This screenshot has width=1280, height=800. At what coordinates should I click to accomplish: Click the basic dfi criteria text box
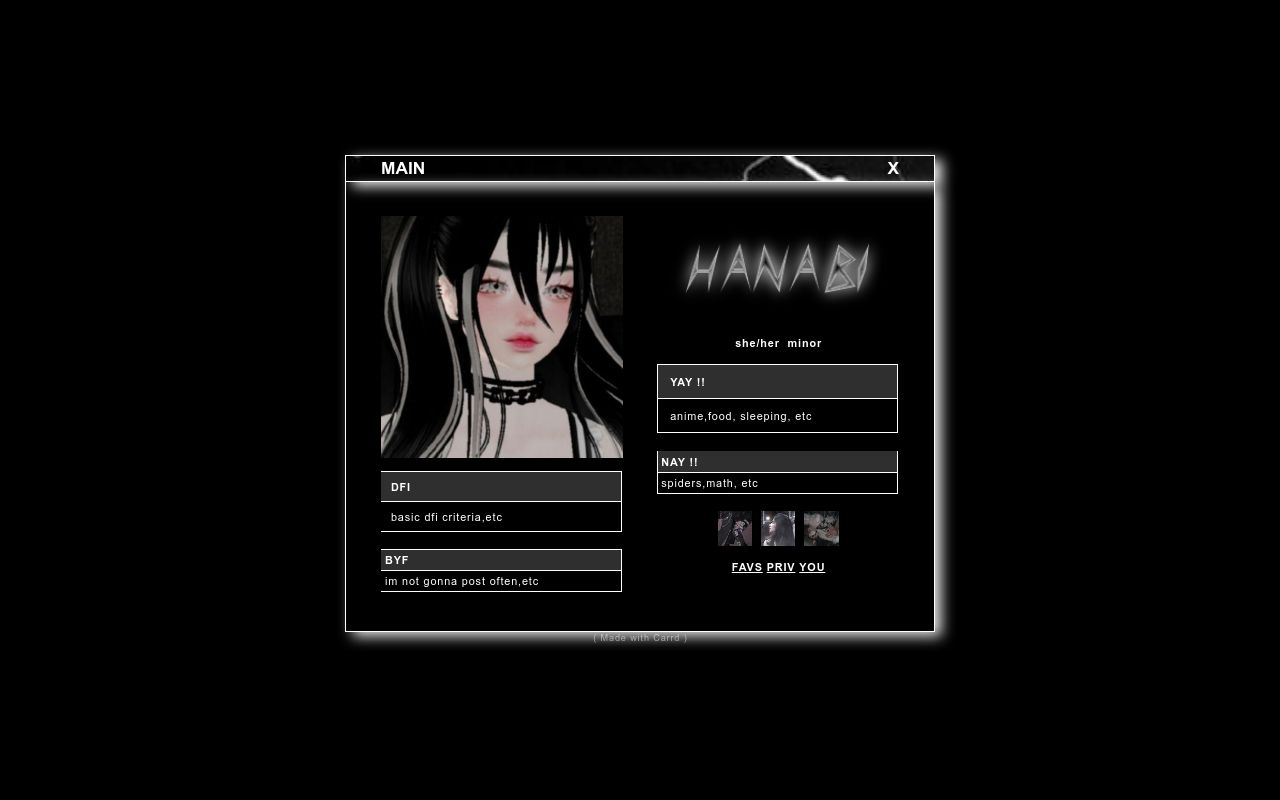[x=500, y=516]
